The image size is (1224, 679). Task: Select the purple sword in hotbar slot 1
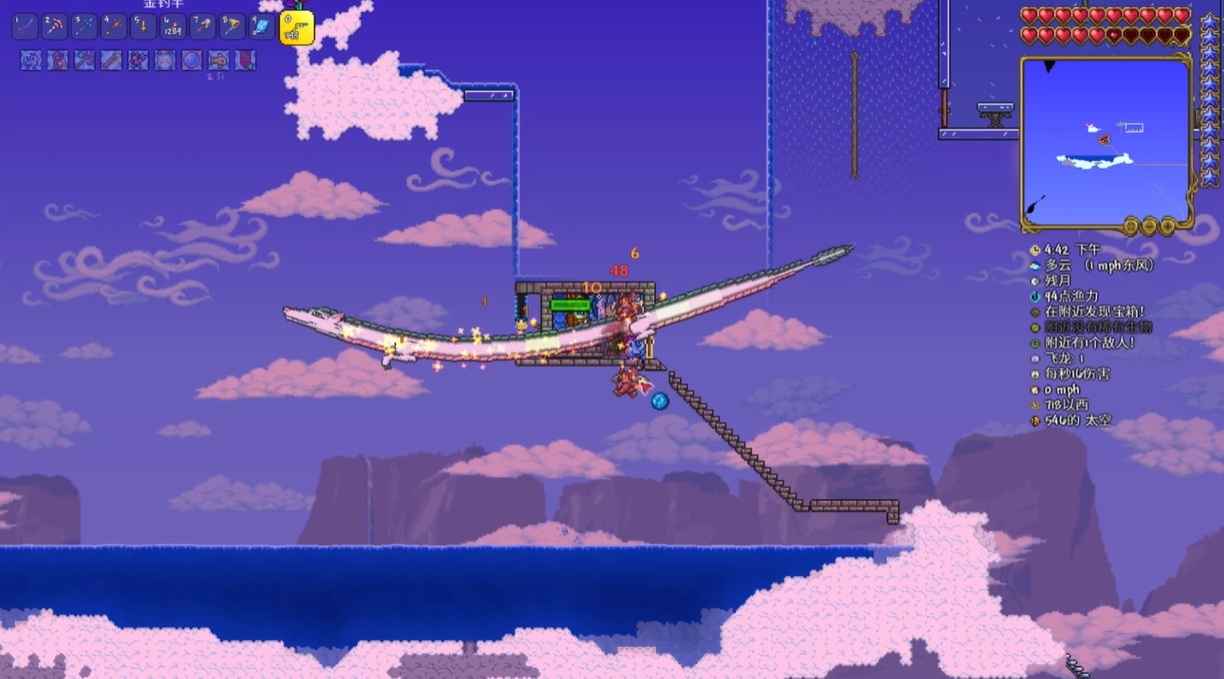click(x=25, y=26)
